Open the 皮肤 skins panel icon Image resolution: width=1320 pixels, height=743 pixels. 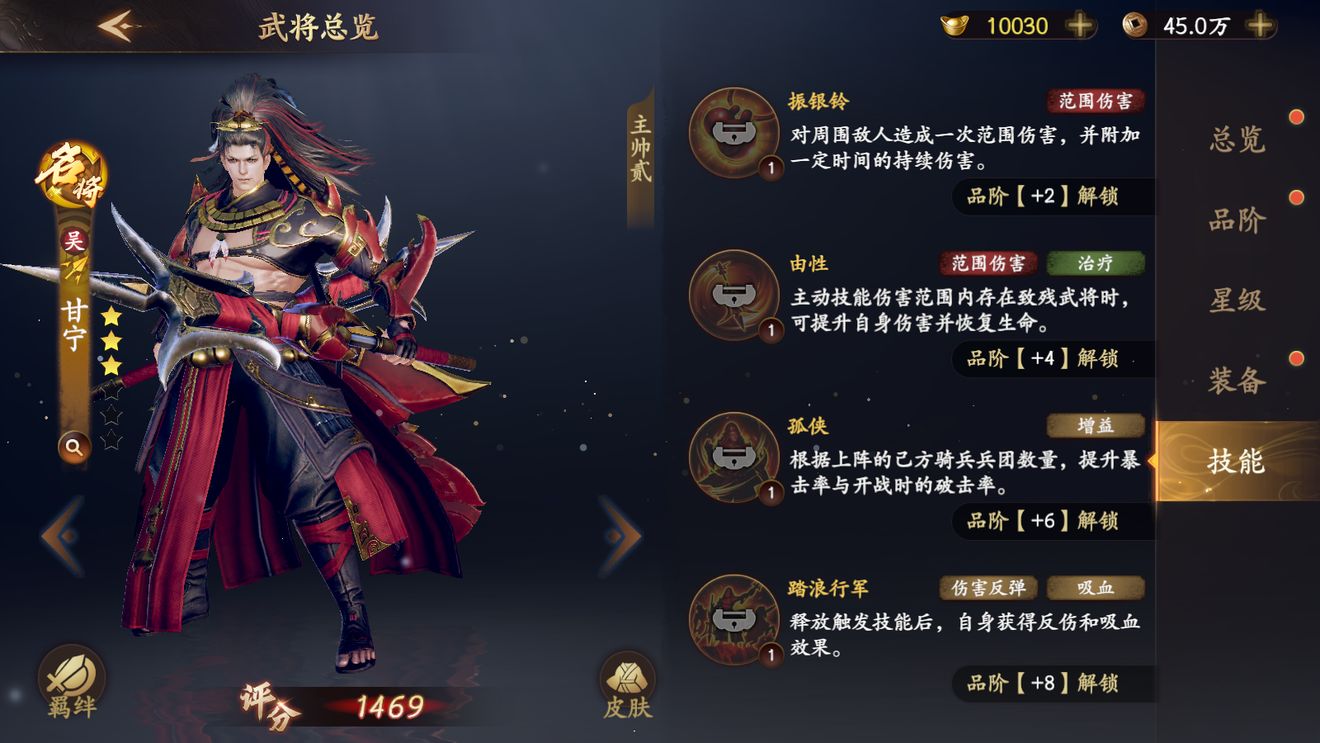[627, 681]
